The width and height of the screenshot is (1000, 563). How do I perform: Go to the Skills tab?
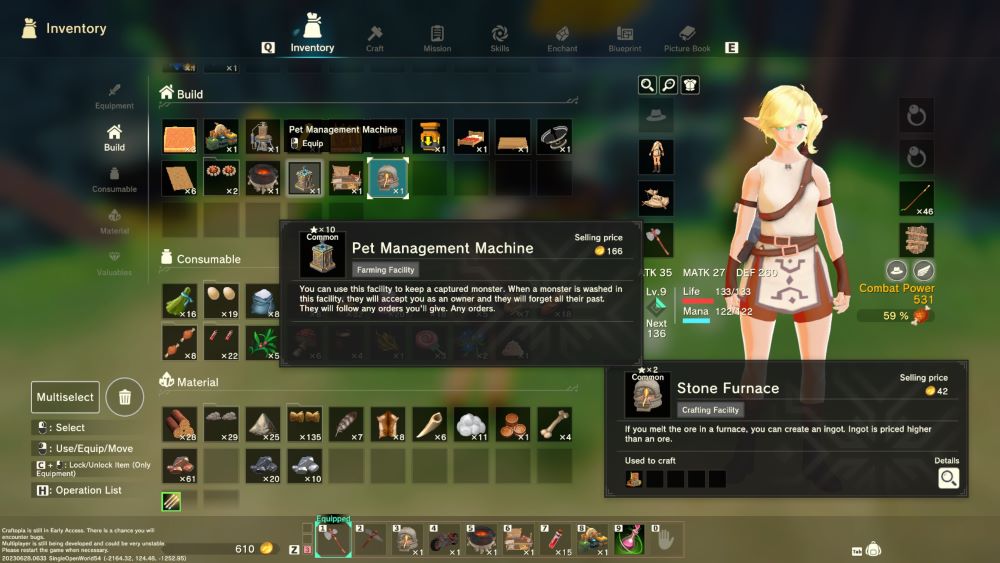(x=499, y=38)
